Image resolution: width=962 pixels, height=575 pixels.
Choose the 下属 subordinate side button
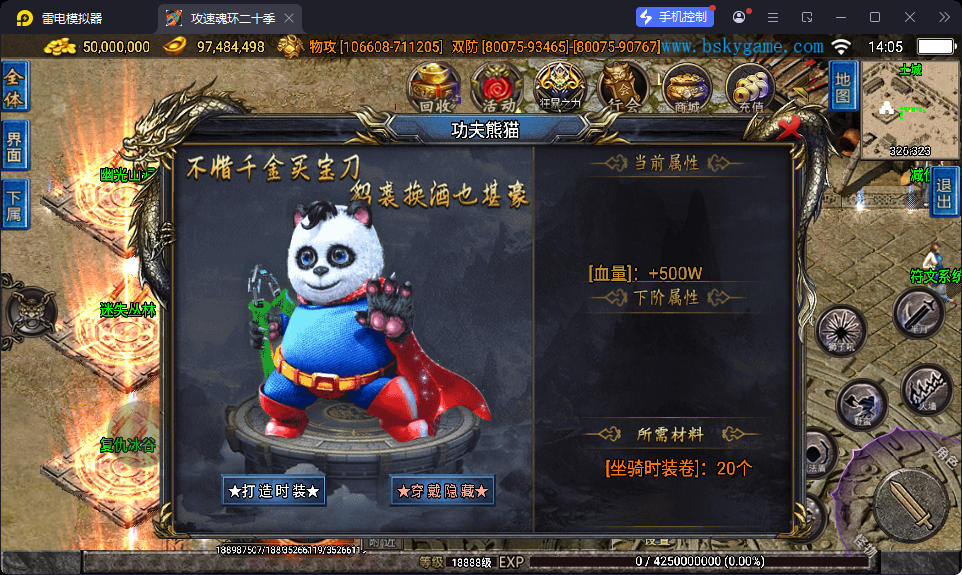15,205
